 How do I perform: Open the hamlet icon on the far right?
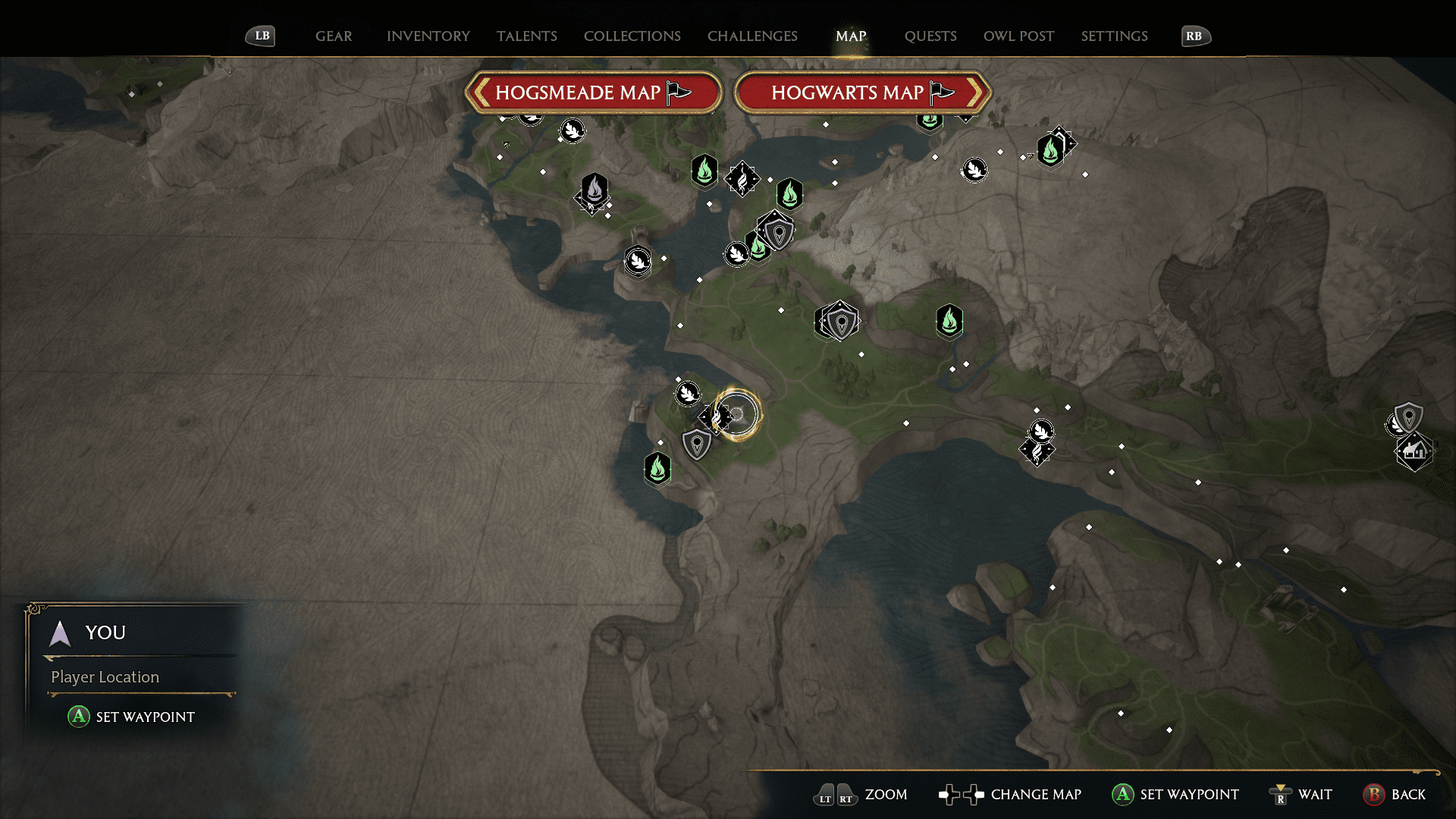click(x=1415, y=451)
